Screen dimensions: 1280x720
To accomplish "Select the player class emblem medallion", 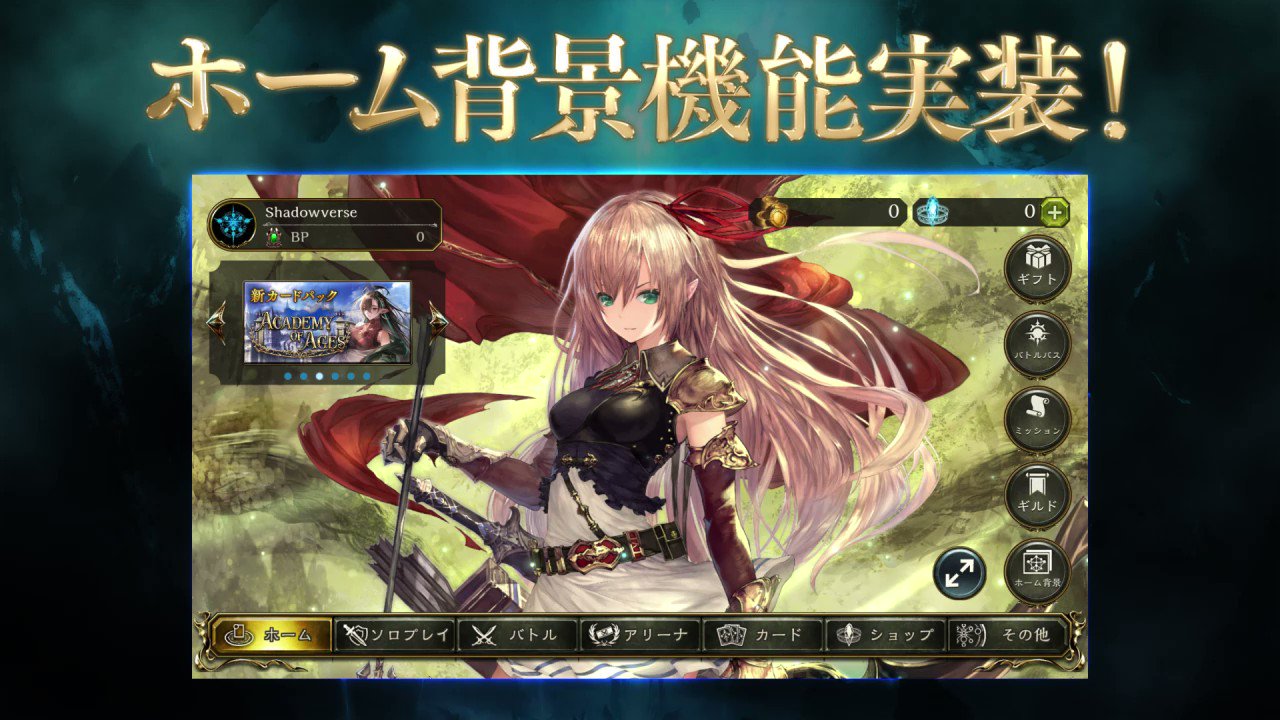I will click(232, 222).
